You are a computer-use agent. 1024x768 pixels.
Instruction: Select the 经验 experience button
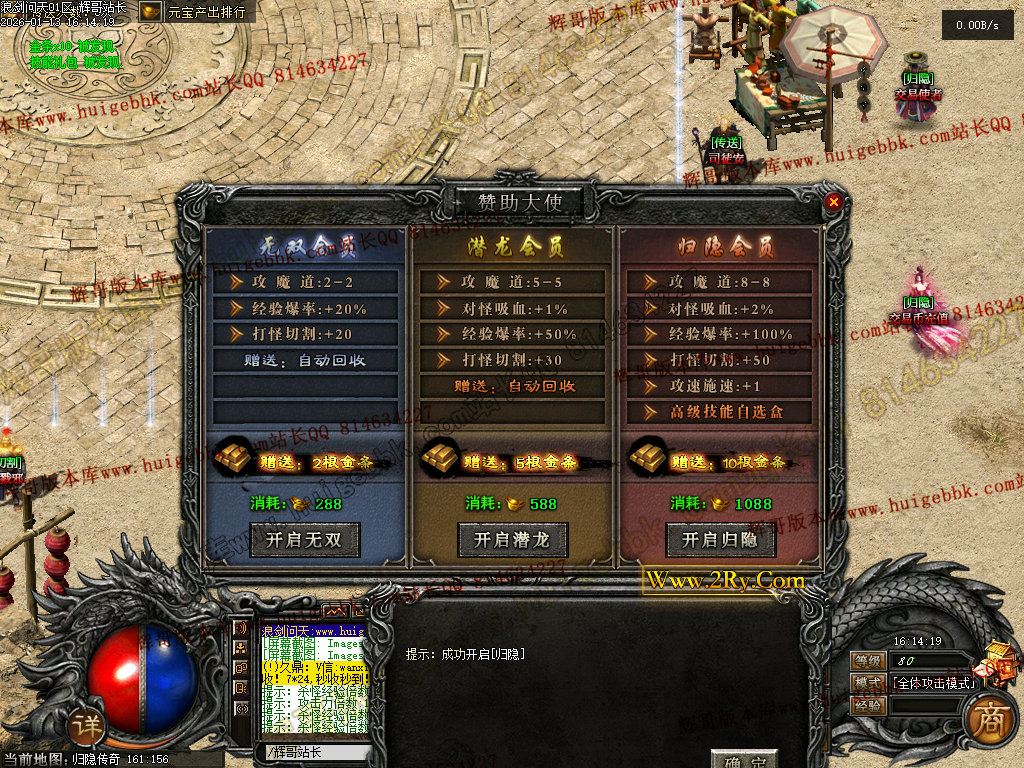point(868,705)
